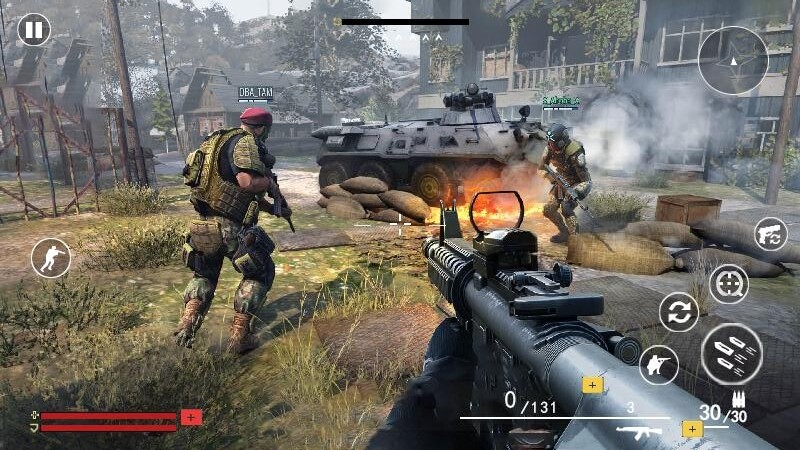The image size is (800, 450).
Task: Tap the kneeling soldier aiming button
Action: (659, 365)
